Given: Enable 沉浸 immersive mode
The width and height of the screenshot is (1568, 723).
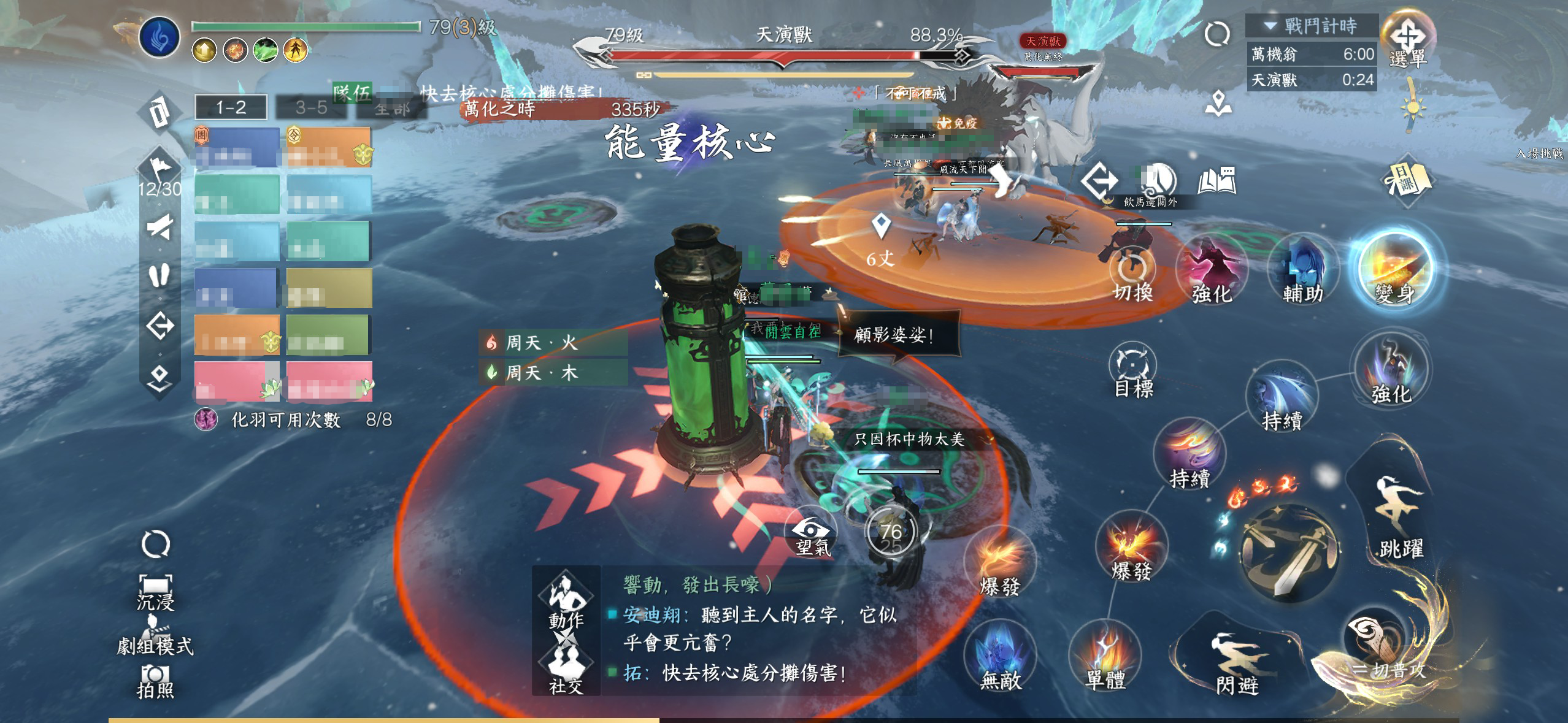Looking at the screenshot, I should click(155, 591).
